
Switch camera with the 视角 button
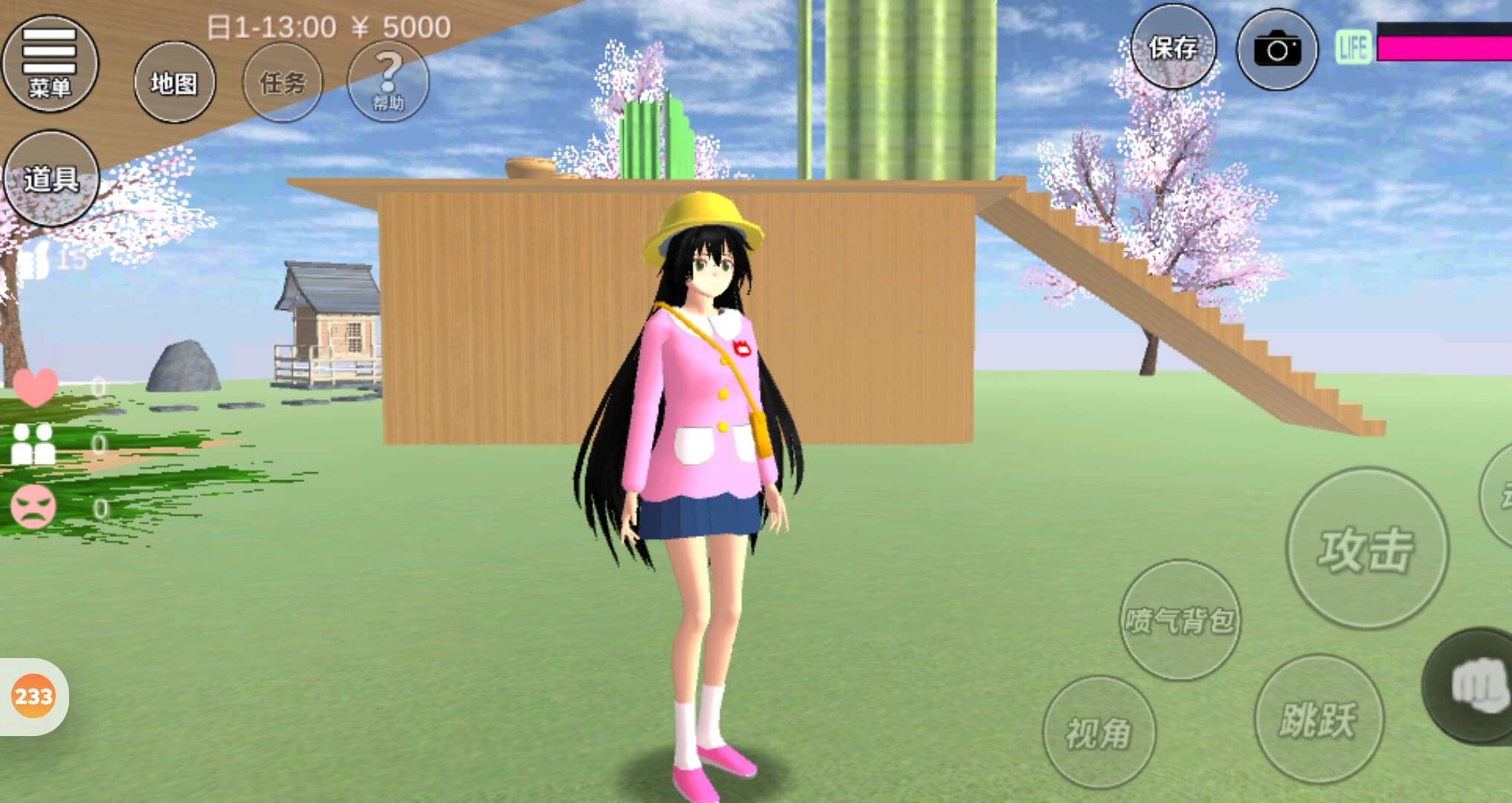[x=1099, y=732]
